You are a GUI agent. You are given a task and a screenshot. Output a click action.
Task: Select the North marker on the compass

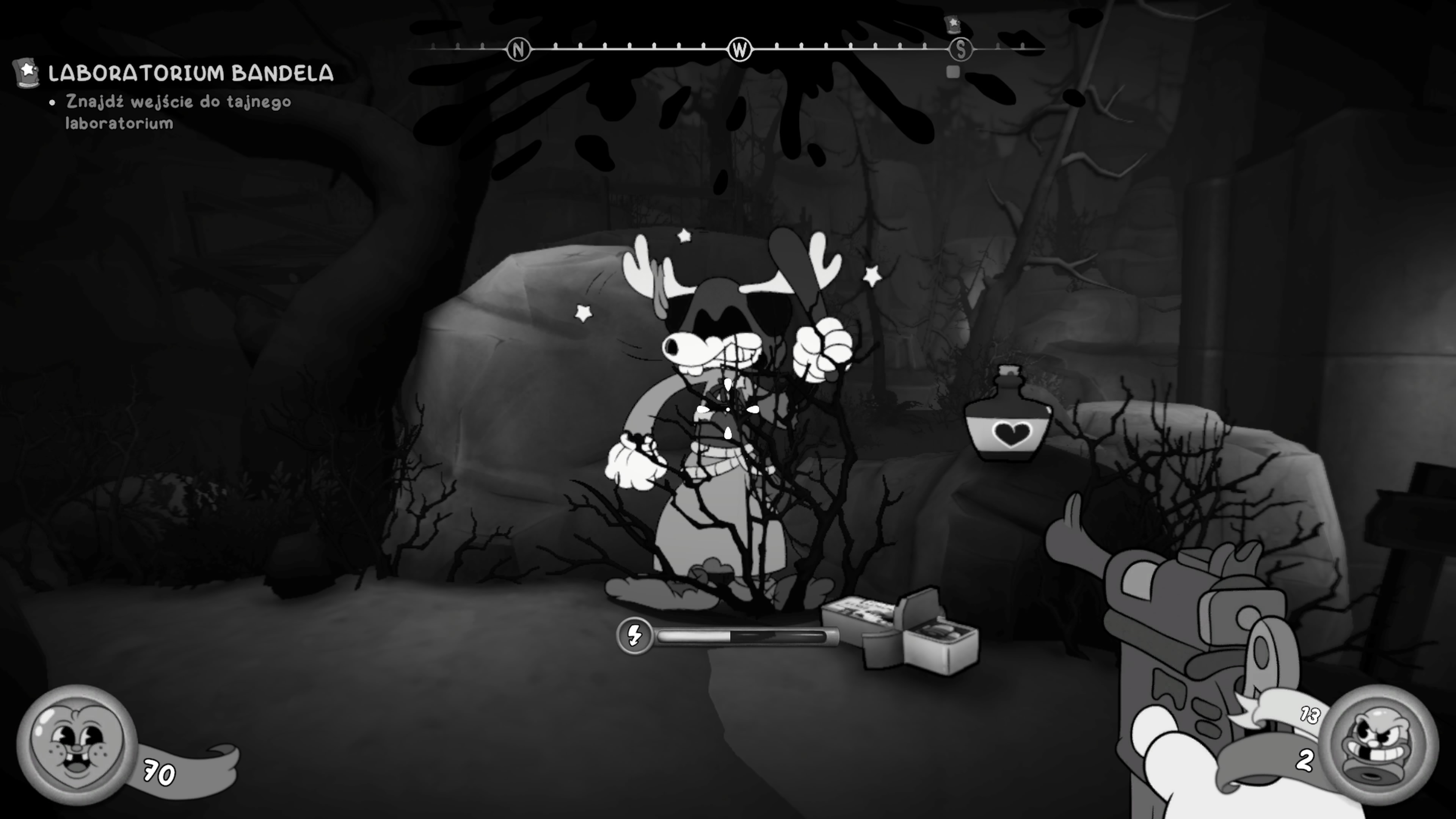(x=518, y=50)
